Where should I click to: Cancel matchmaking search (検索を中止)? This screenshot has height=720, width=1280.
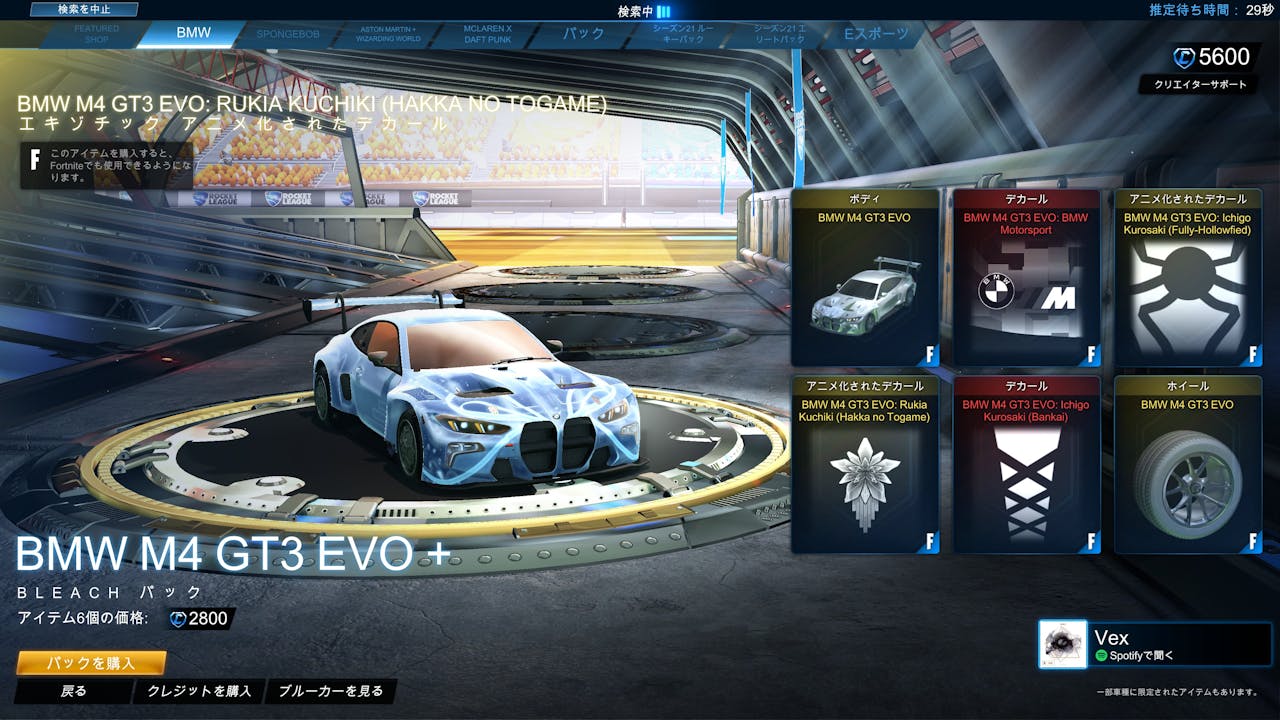[x=83, y=9]
